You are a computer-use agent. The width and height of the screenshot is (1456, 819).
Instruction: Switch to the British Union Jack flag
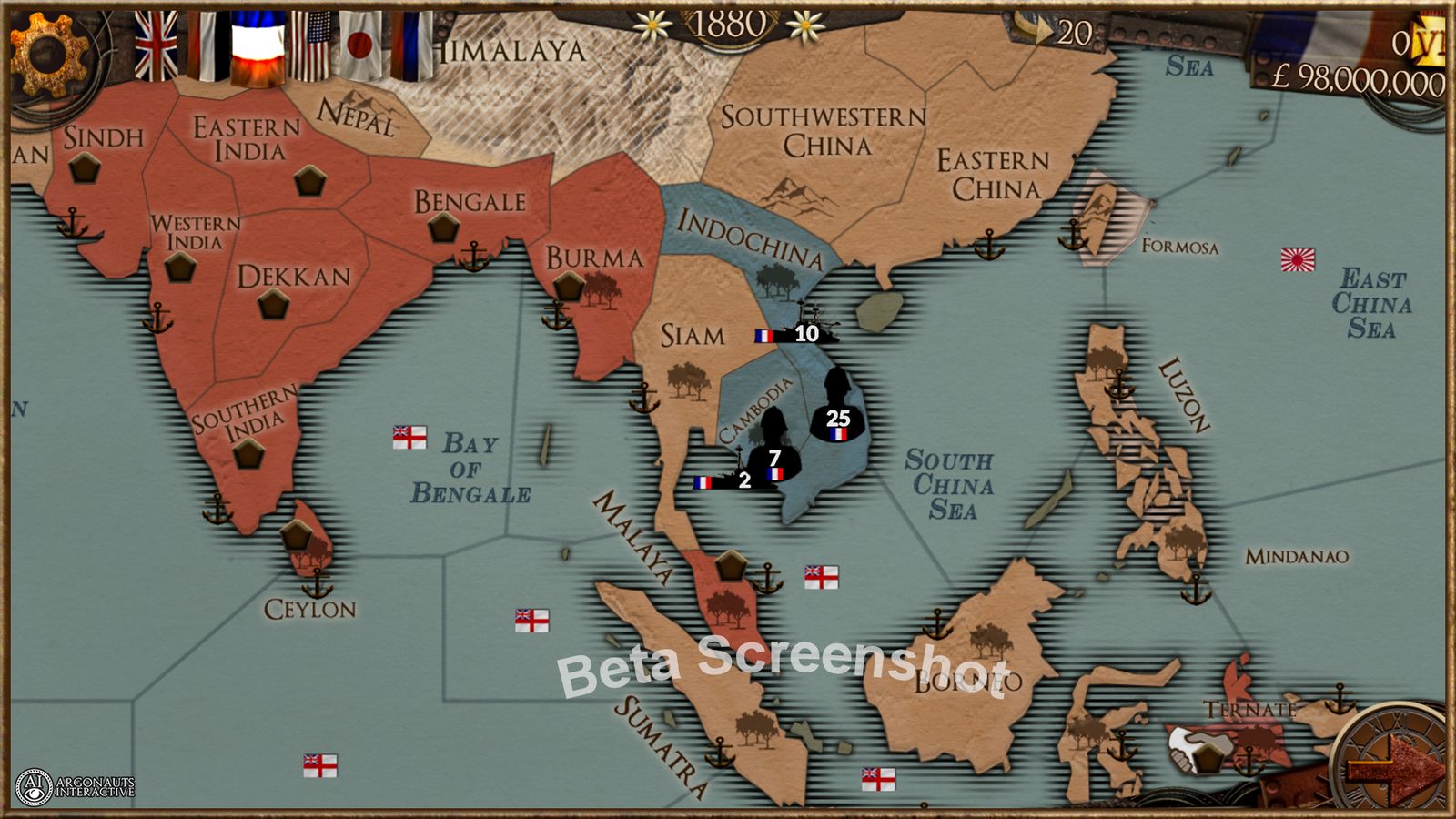[153, 41]
